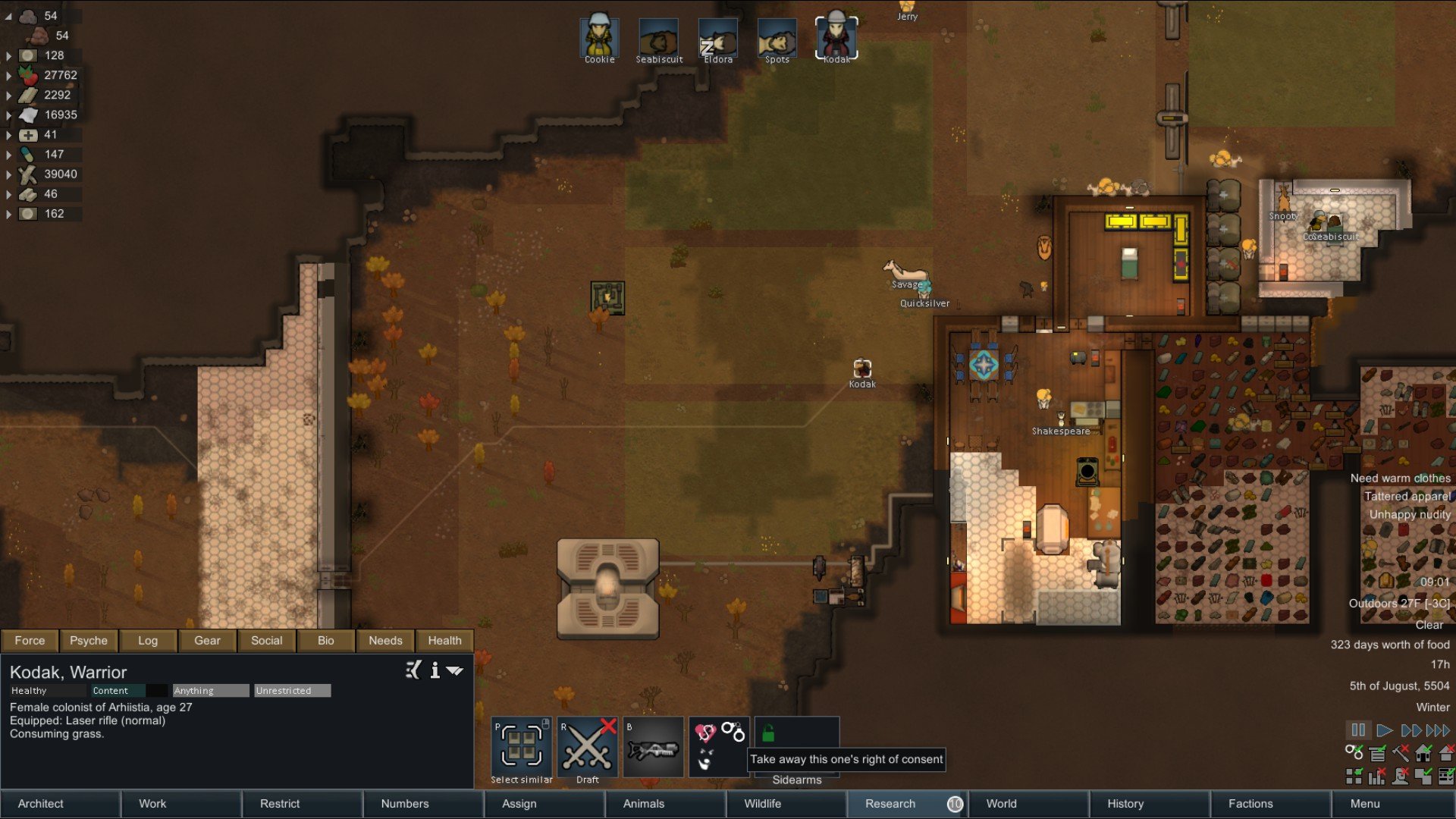Switch to the Gear tab
Image resolution: width=1456 pixels, height=819 pixels.
[207, 641]
